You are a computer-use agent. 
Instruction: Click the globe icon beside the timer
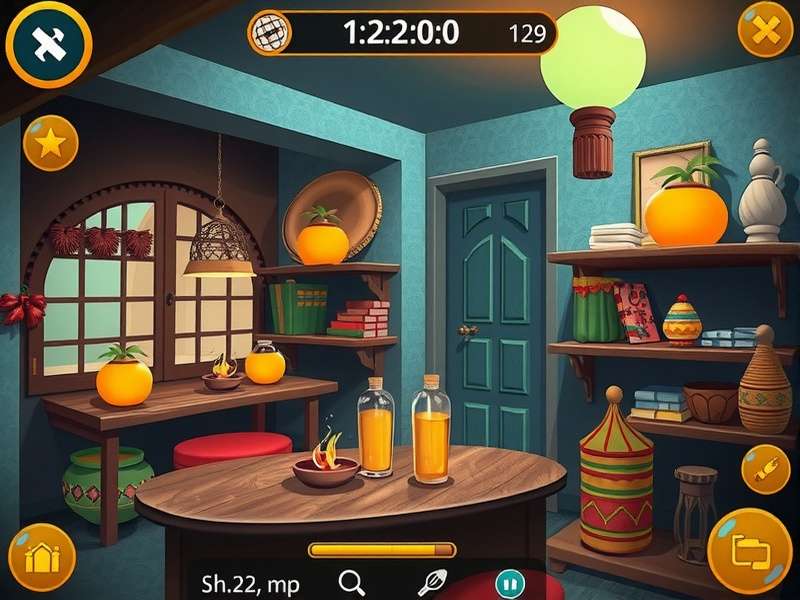point(268,32)
